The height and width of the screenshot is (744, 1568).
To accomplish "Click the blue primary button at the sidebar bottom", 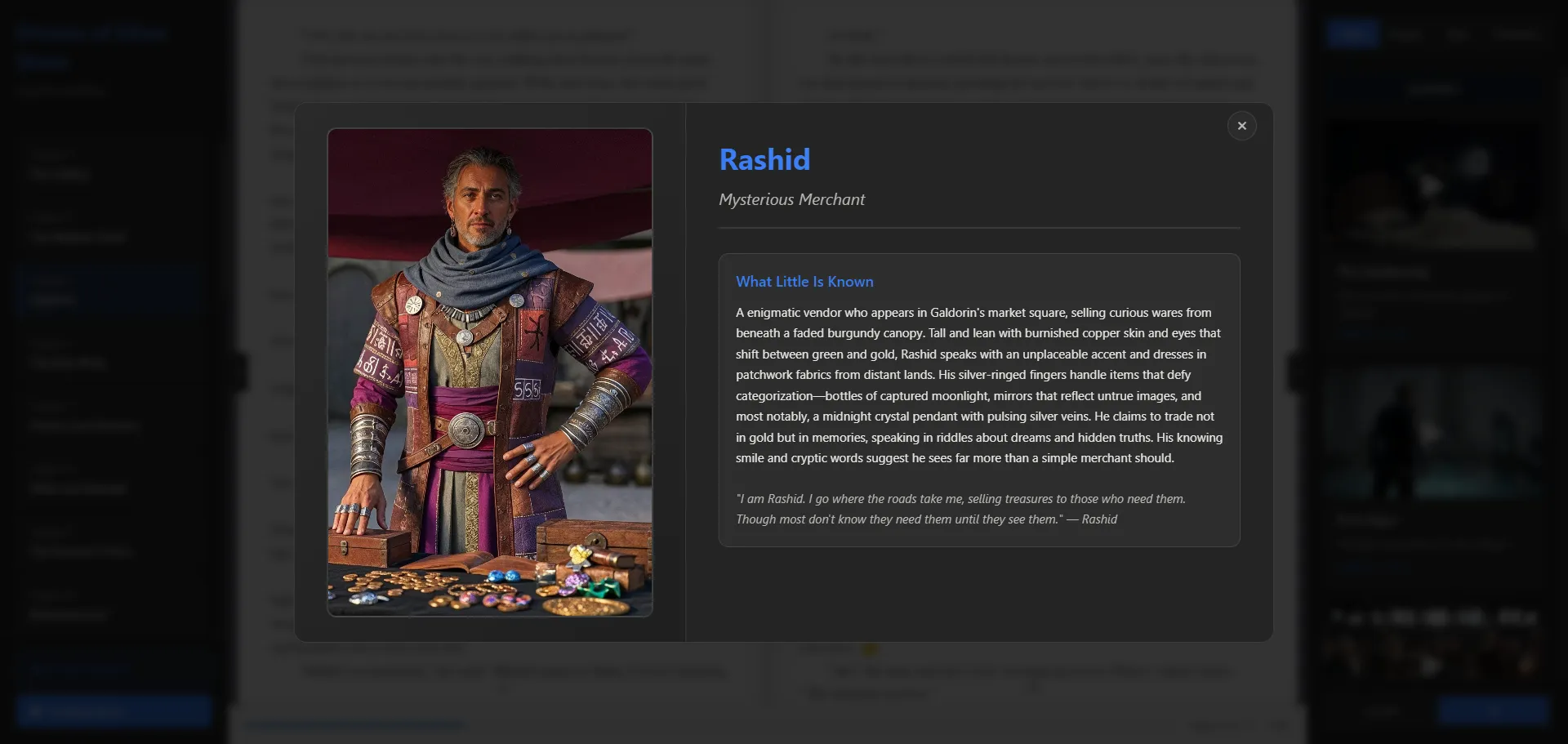I will [x=112, y=710].
